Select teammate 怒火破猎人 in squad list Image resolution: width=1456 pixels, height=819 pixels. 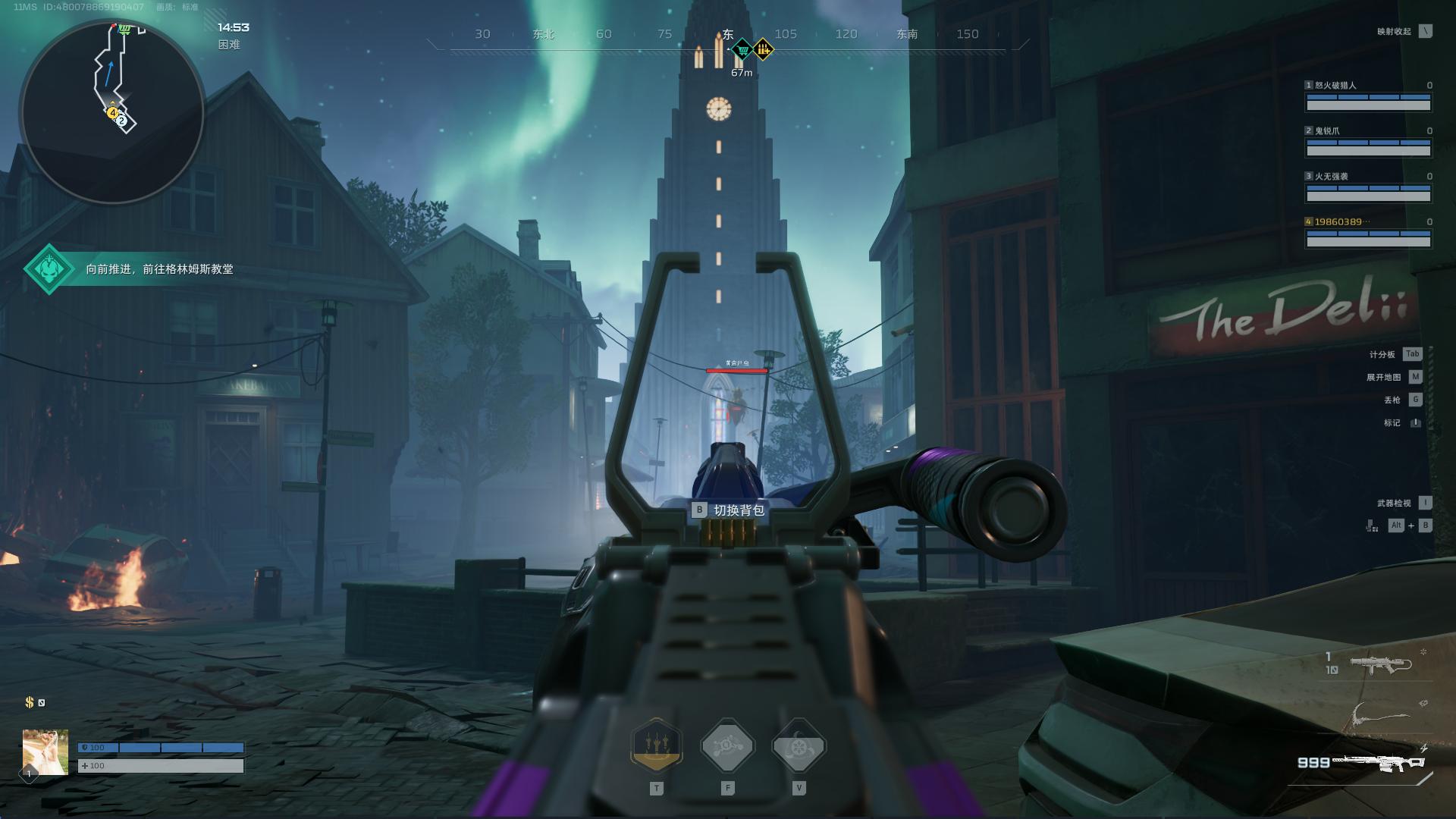(1368, 97)
